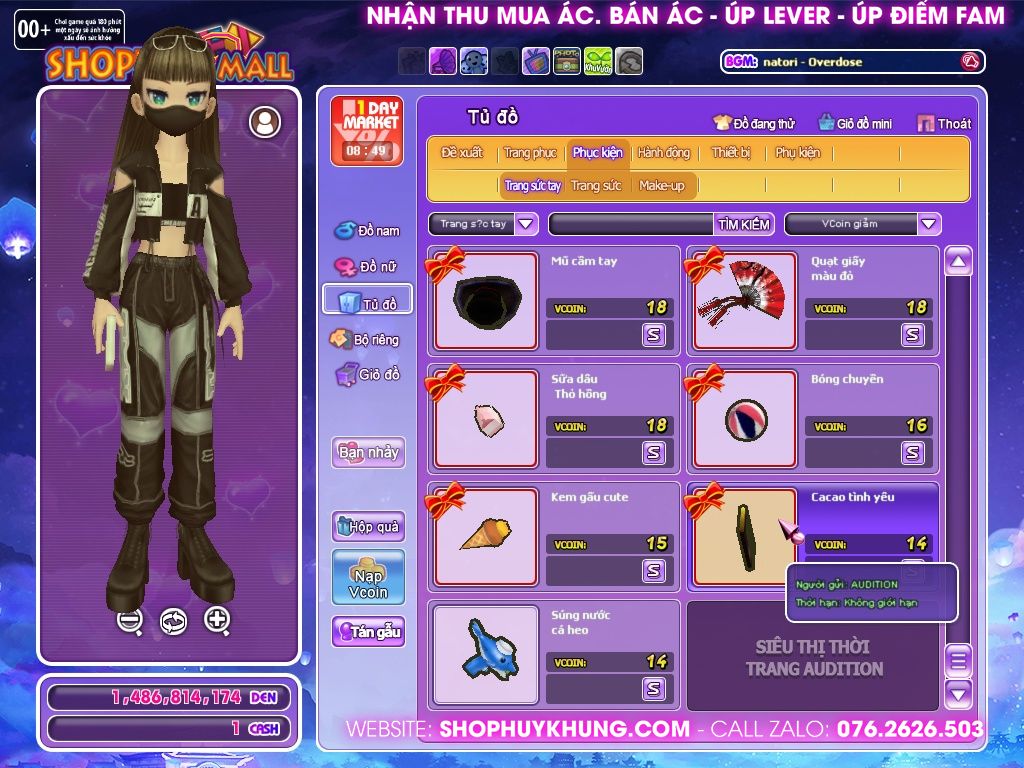Click the TÌM KIẾM search button

click(x=744, y=224)
